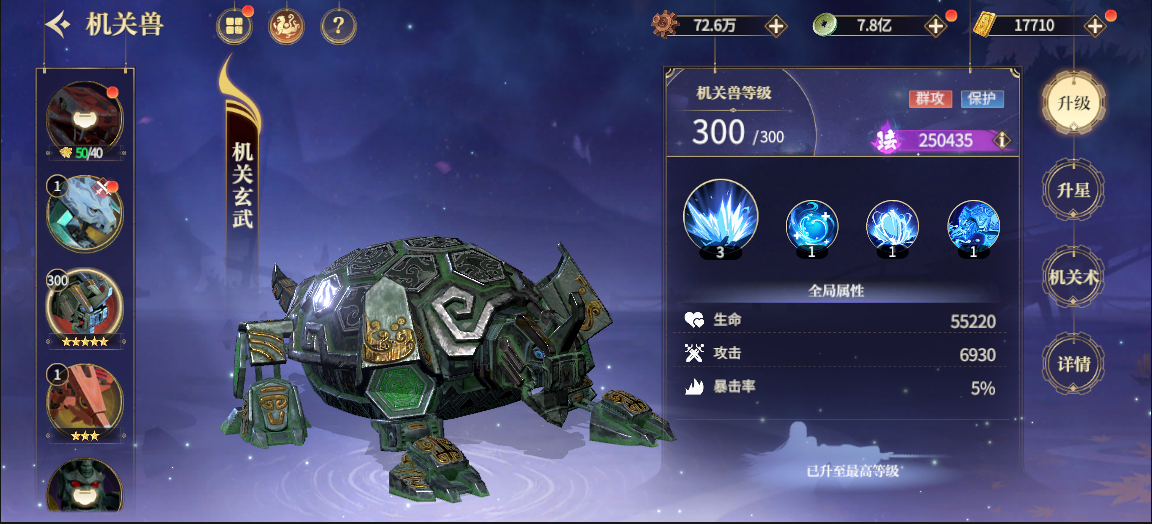Open the 详情 tab
The width and height of the screenshot is (1152, 524).
point(1073,364)
